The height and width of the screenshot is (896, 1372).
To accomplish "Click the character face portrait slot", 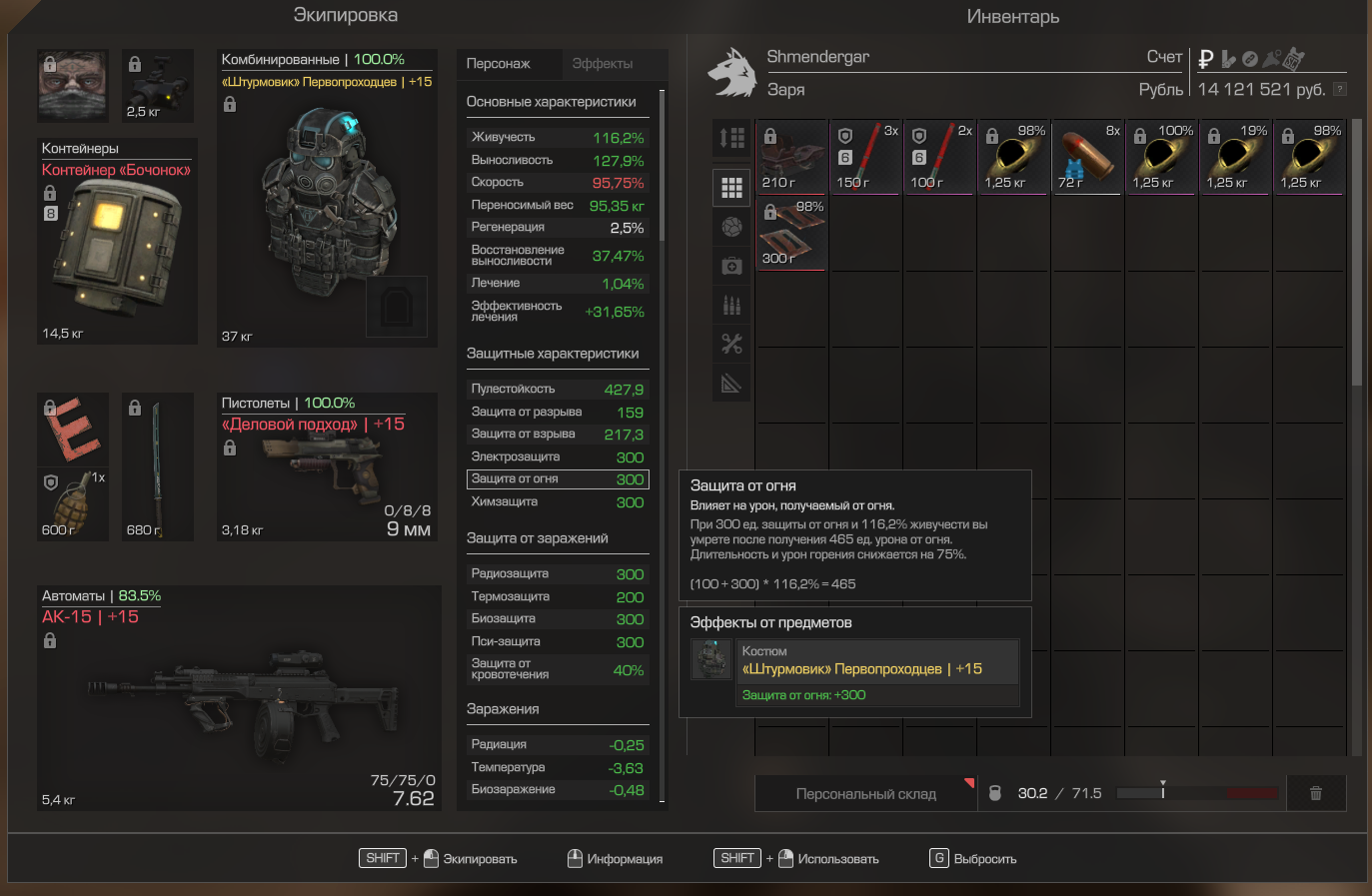I will (x=72, y=85).
